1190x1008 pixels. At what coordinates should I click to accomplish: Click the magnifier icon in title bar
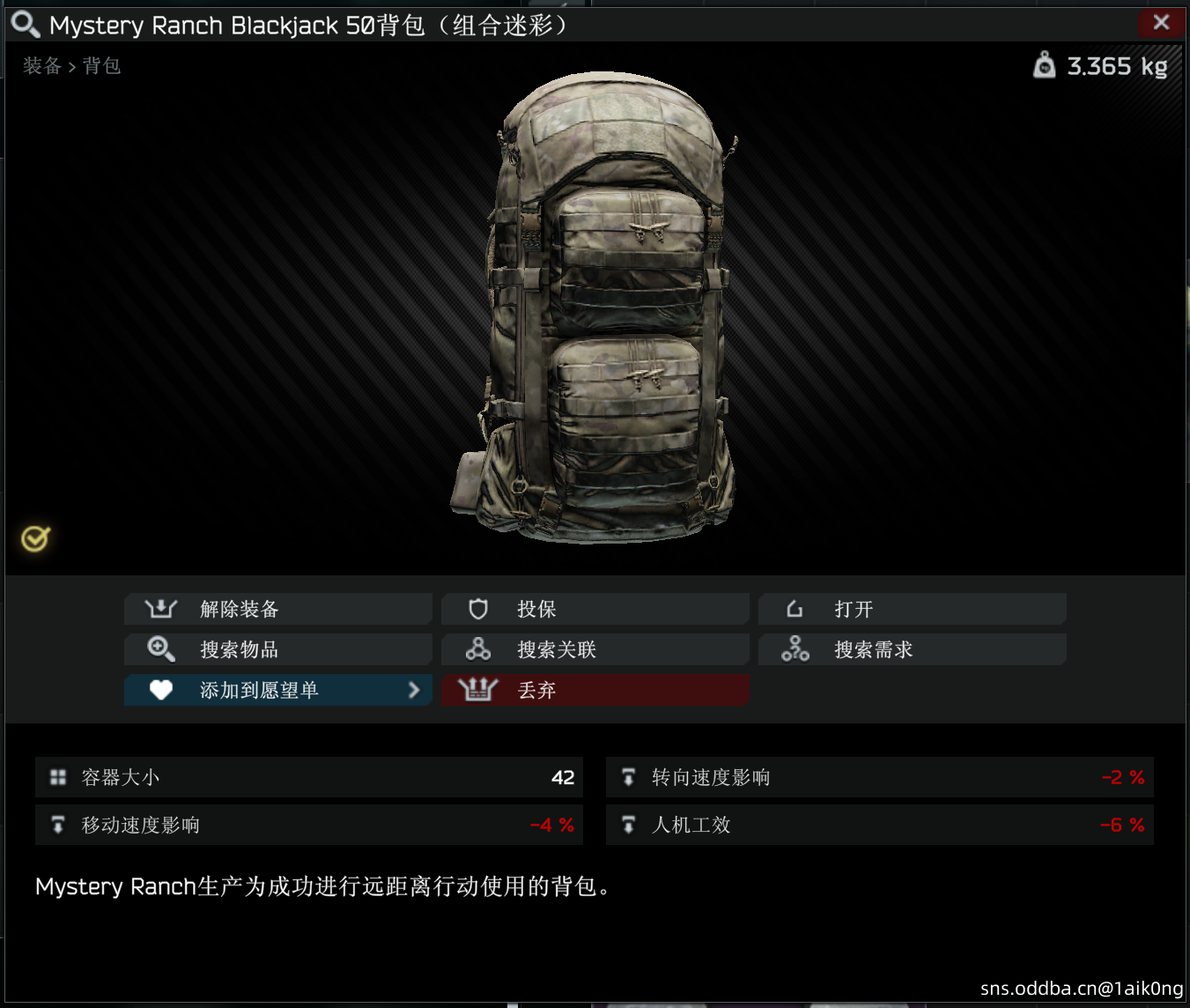click(x=25, y=24)
